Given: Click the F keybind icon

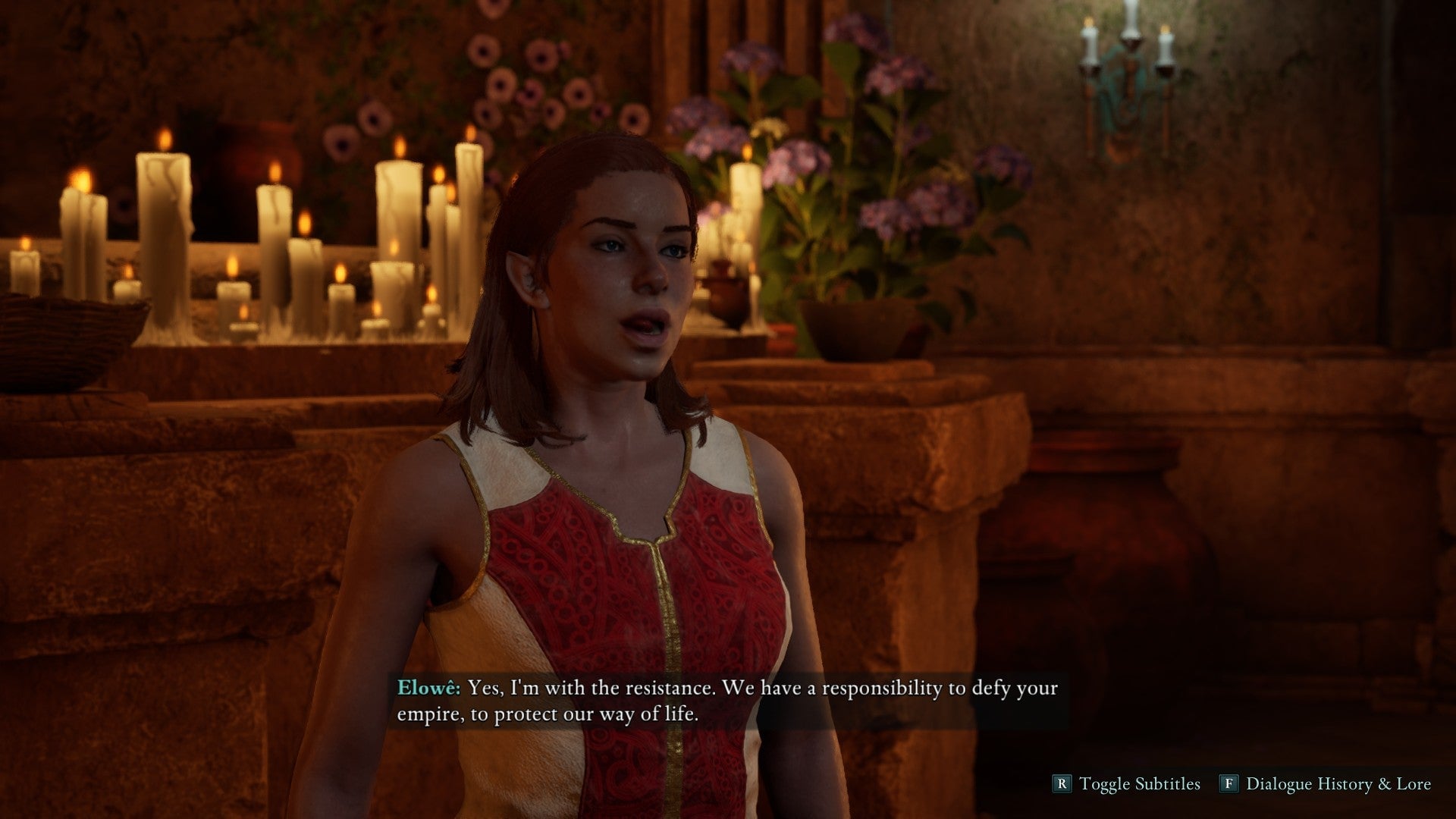Looking at the screenshot, I should click(1231, 783).
